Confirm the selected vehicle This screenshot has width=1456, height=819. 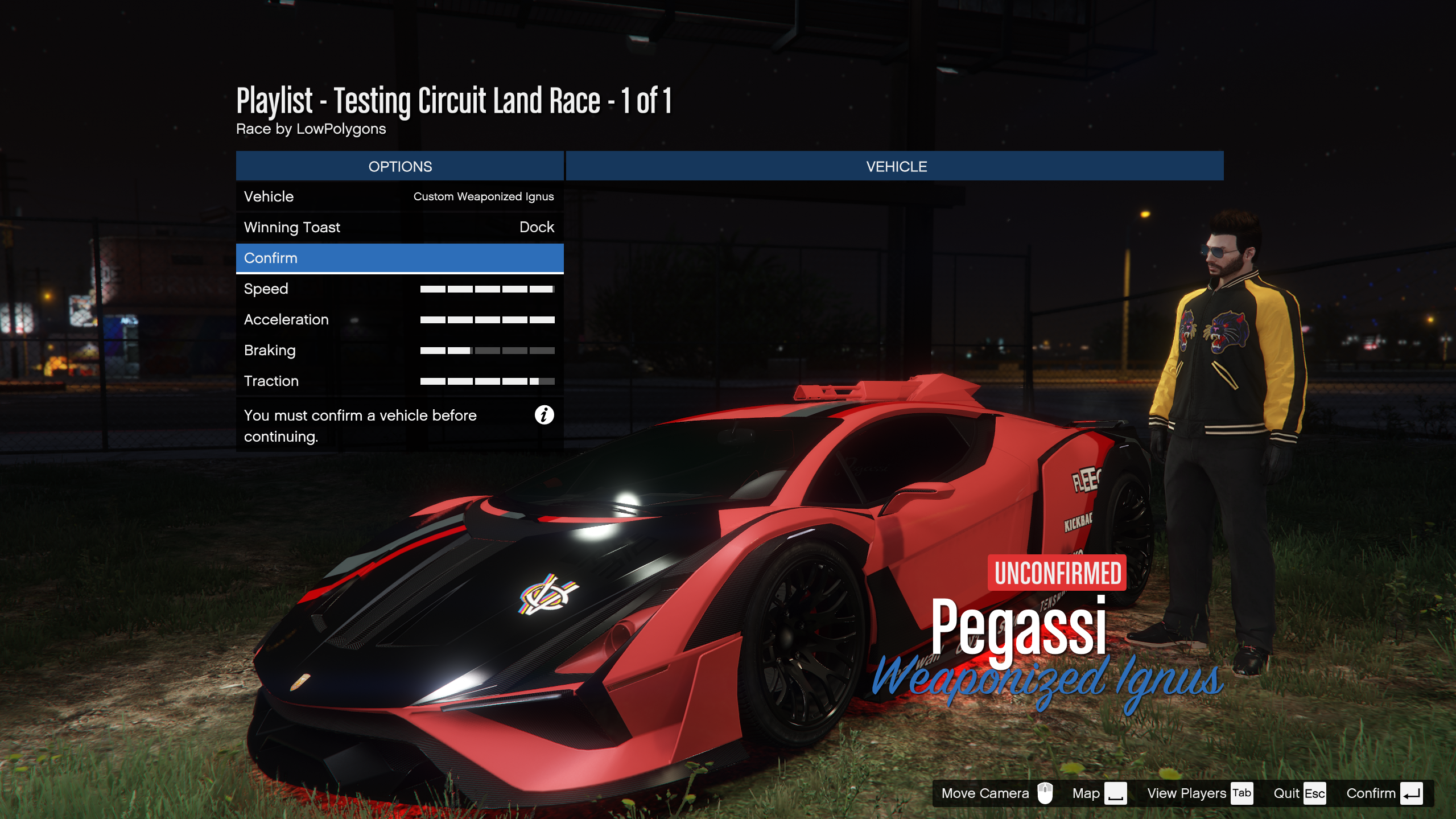coord(399,258)
